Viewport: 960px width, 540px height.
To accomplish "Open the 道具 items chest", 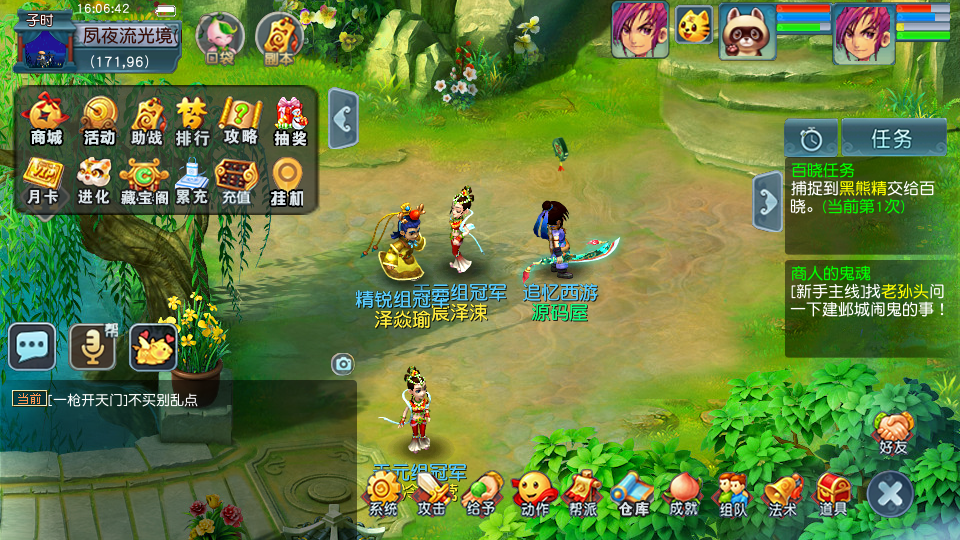I will click(834, 492).
